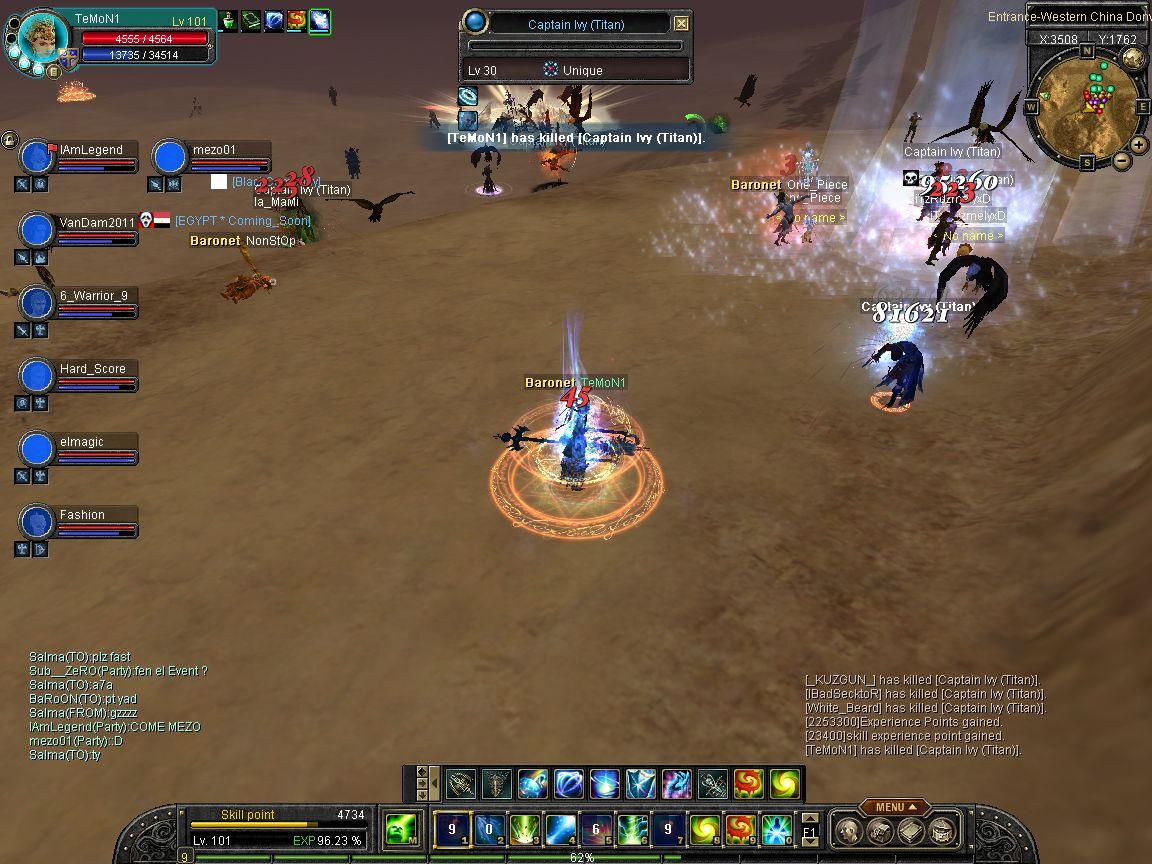Open the world map globe button
This screenshot has height=864, width=1152.
(x=1133, y=58)
